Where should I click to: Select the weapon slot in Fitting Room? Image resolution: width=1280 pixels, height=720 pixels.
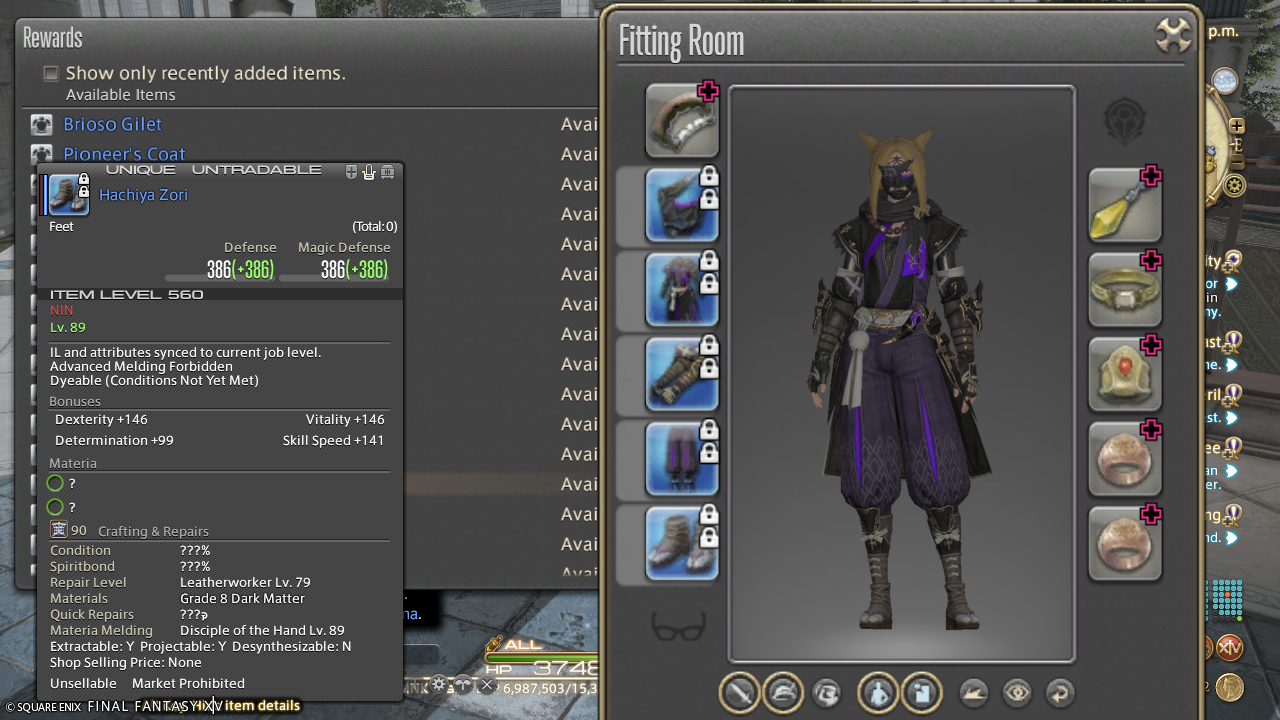[682, 121]
